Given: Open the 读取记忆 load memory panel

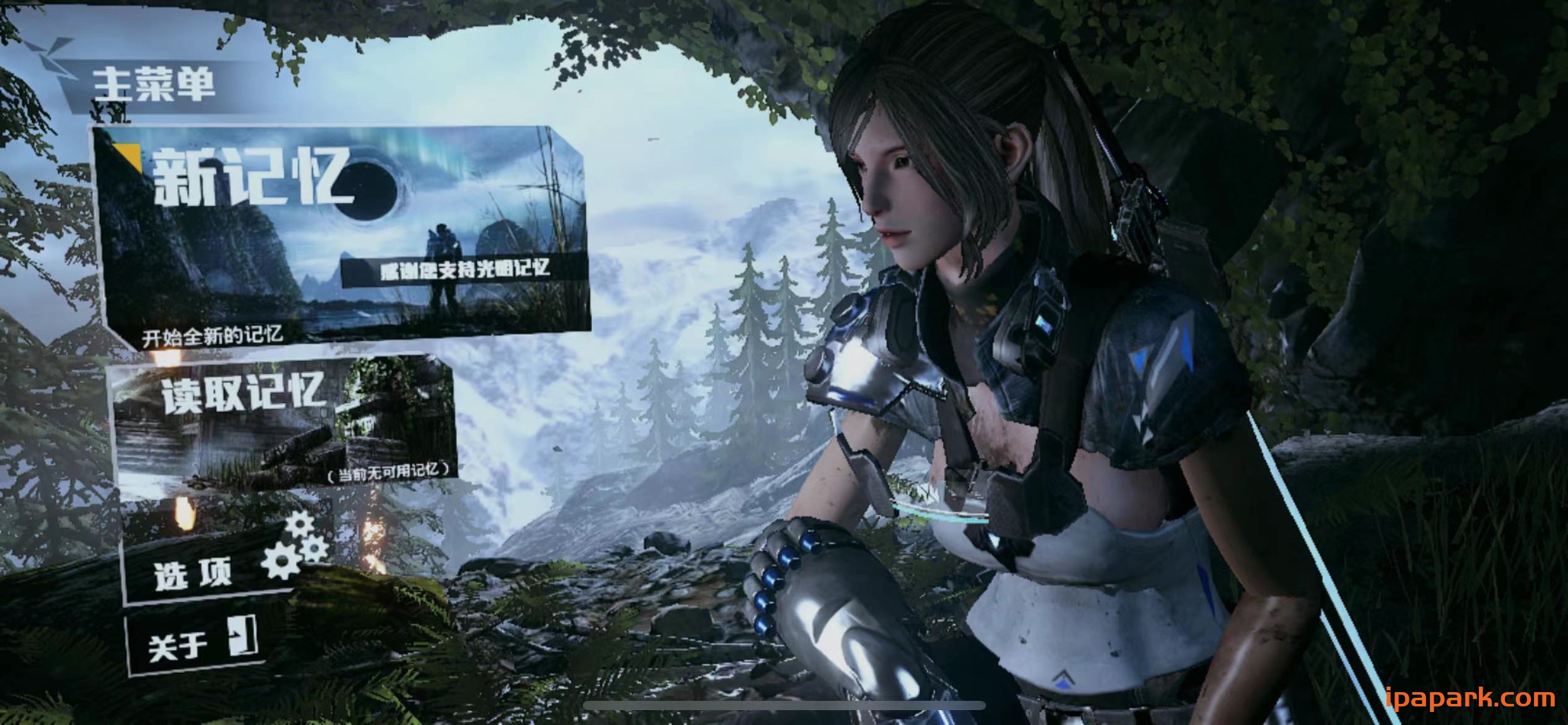Looking at the screenshot, I should pos(285,421).
